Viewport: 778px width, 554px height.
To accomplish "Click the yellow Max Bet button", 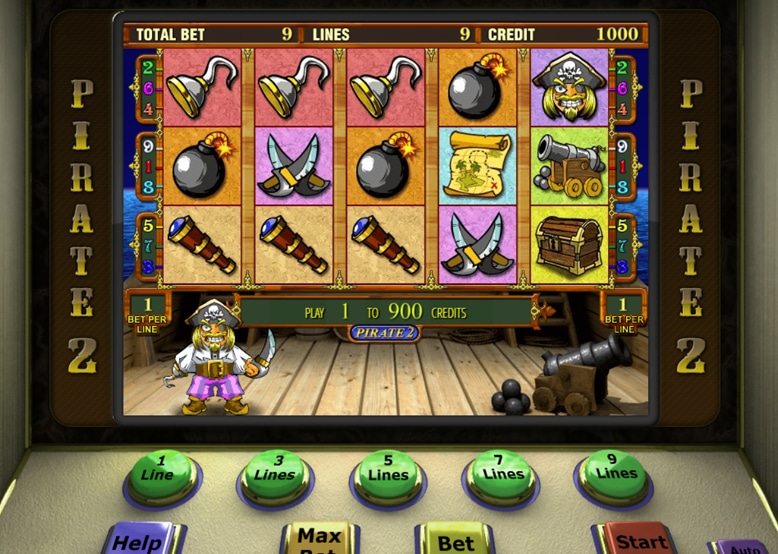I will (x=320, y=540).
